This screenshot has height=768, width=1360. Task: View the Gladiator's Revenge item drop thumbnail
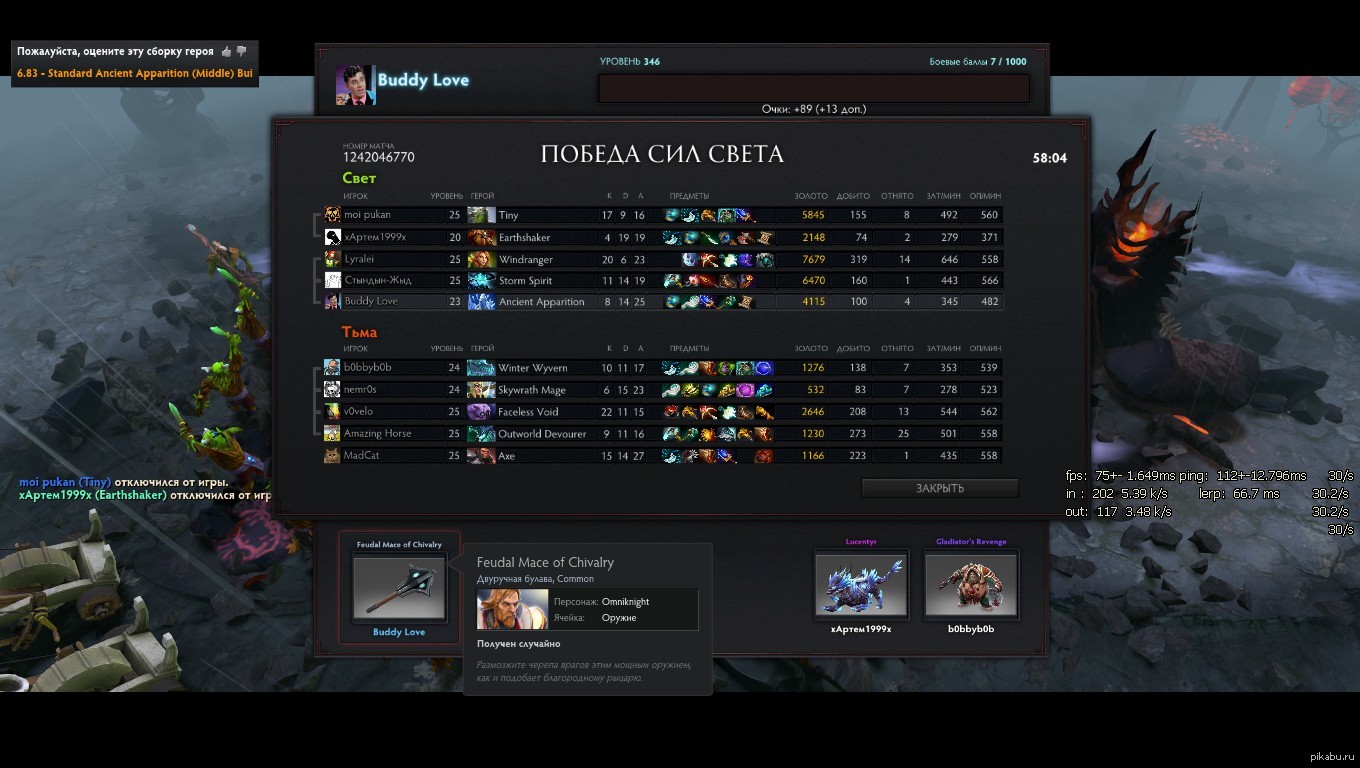(x=971, y=585)
